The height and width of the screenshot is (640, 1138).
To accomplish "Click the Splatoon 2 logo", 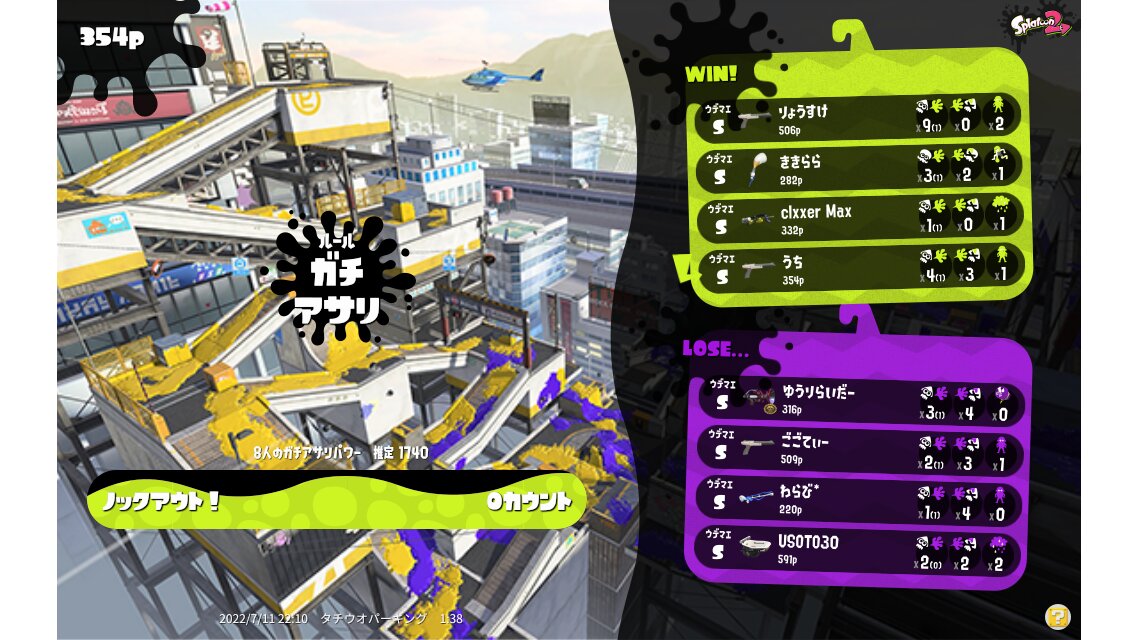I will click(1041, 23).
